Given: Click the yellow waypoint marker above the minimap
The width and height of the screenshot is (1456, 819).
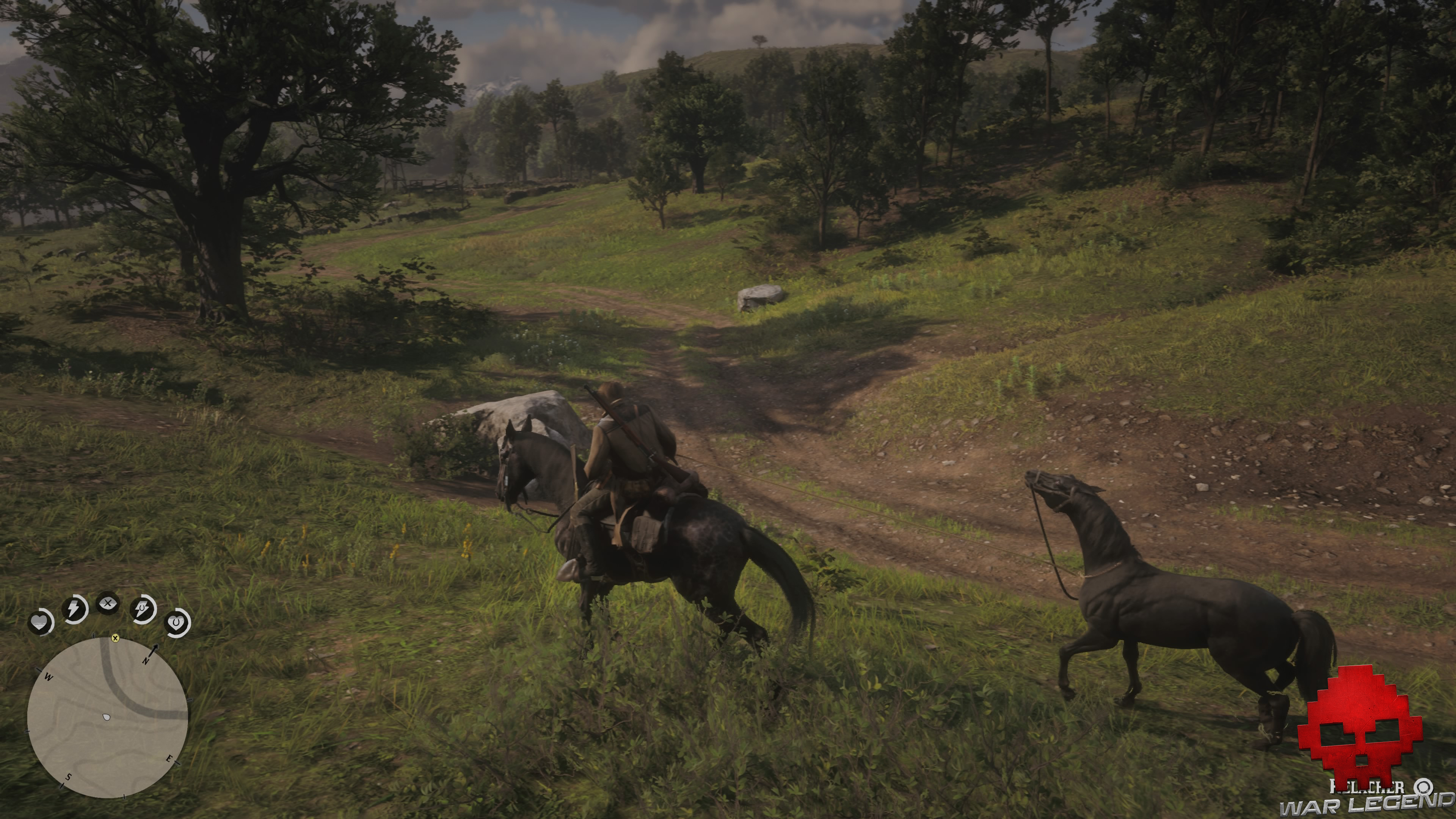Looking at the screenshot, I should tap(115, 639).
